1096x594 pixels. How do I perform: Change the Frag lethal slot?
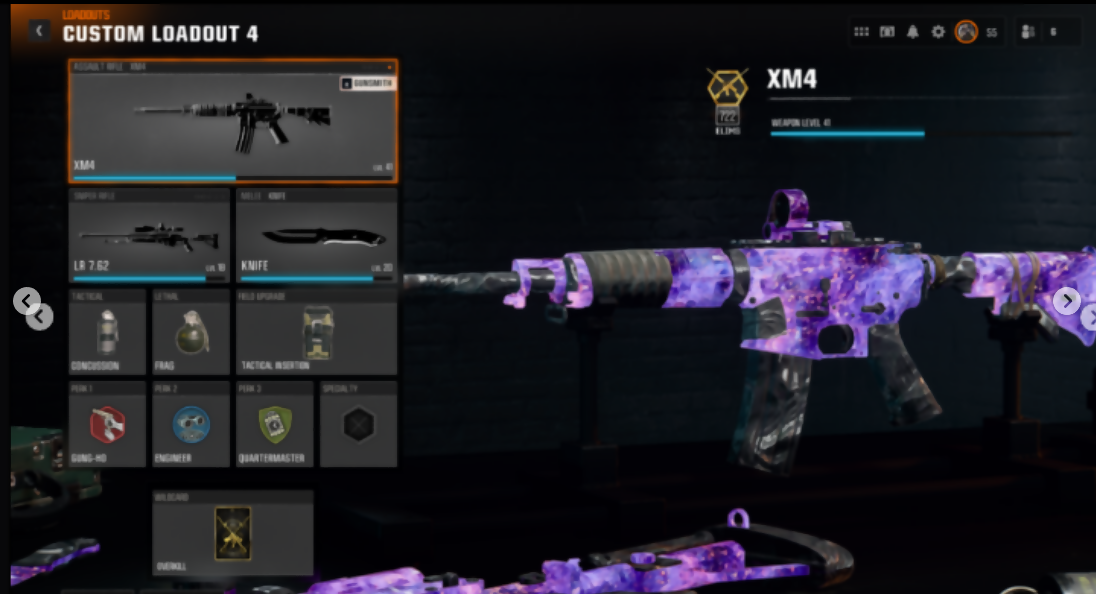click(x=191, y=332)
